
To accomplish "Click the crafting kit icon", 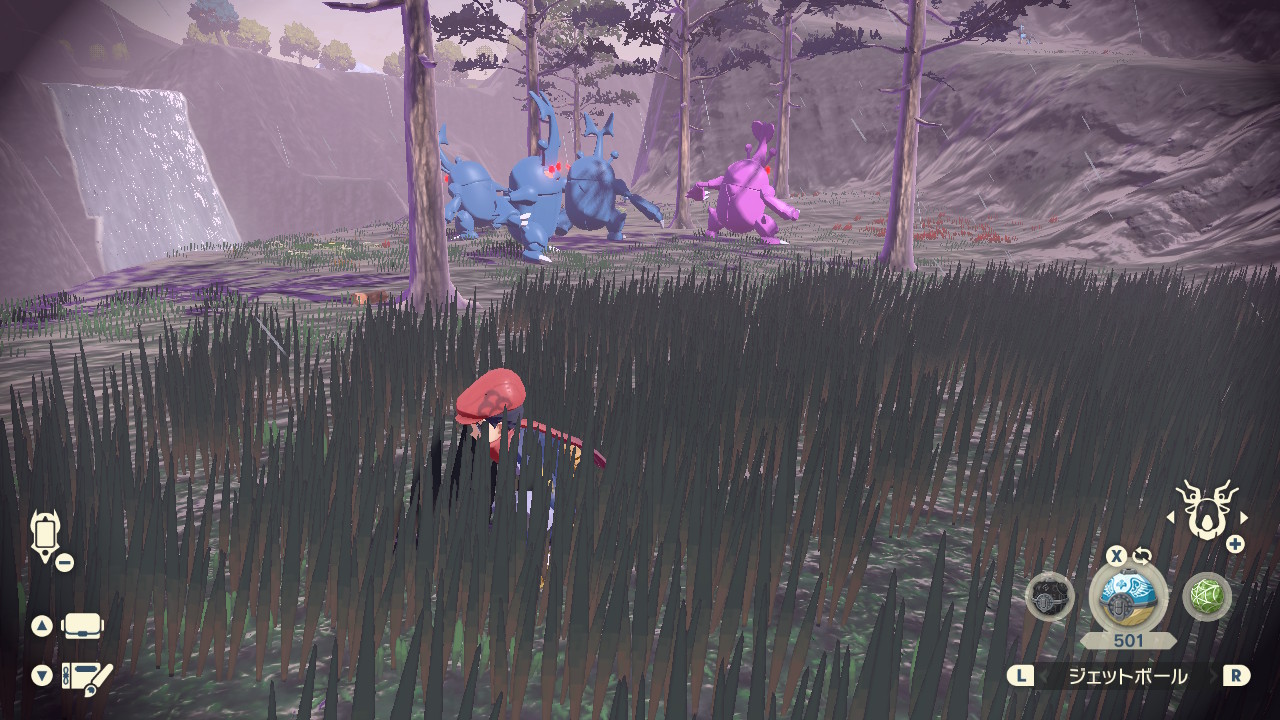I will click(x=86, y=675).
